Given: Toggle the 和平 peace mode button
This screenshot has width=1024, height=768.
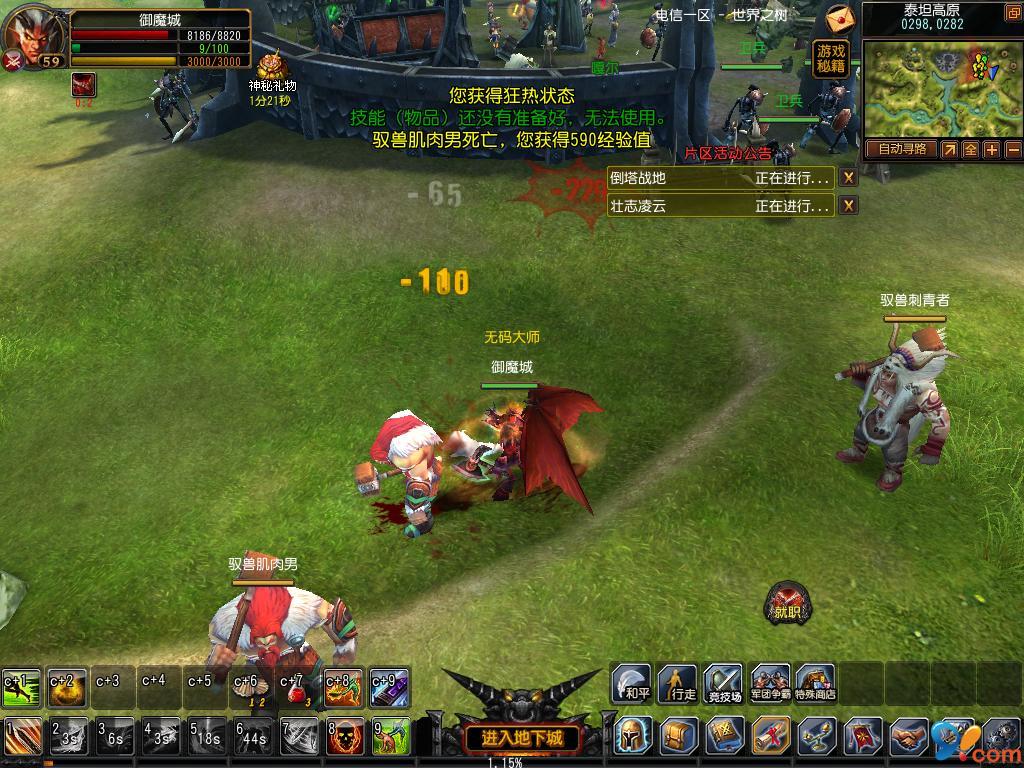Looking at the screenshot, I should pyautogui.click(x=632, y=683).
